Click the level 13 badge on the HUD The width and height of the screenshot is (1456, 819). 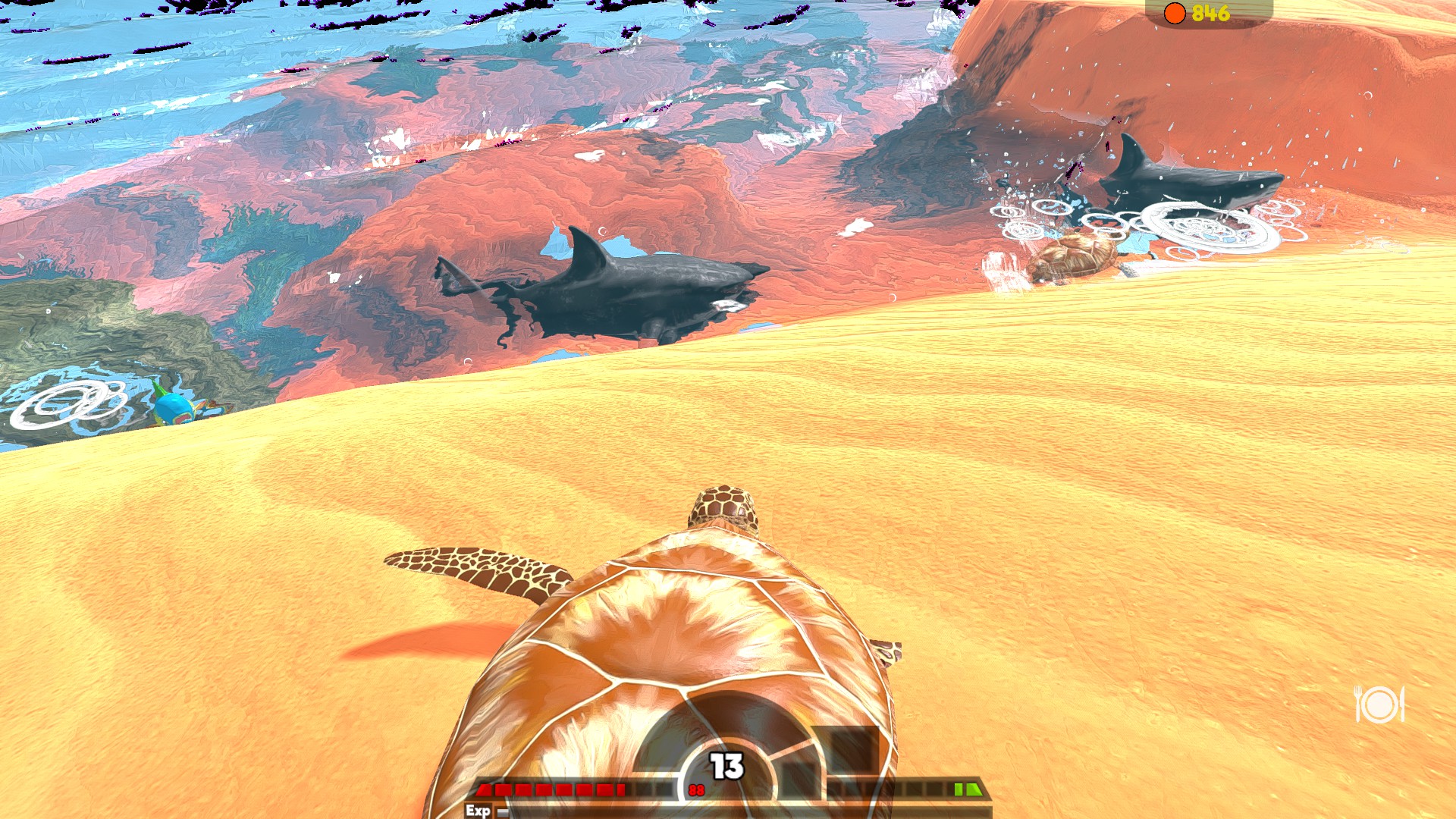[x=726, y=764]
